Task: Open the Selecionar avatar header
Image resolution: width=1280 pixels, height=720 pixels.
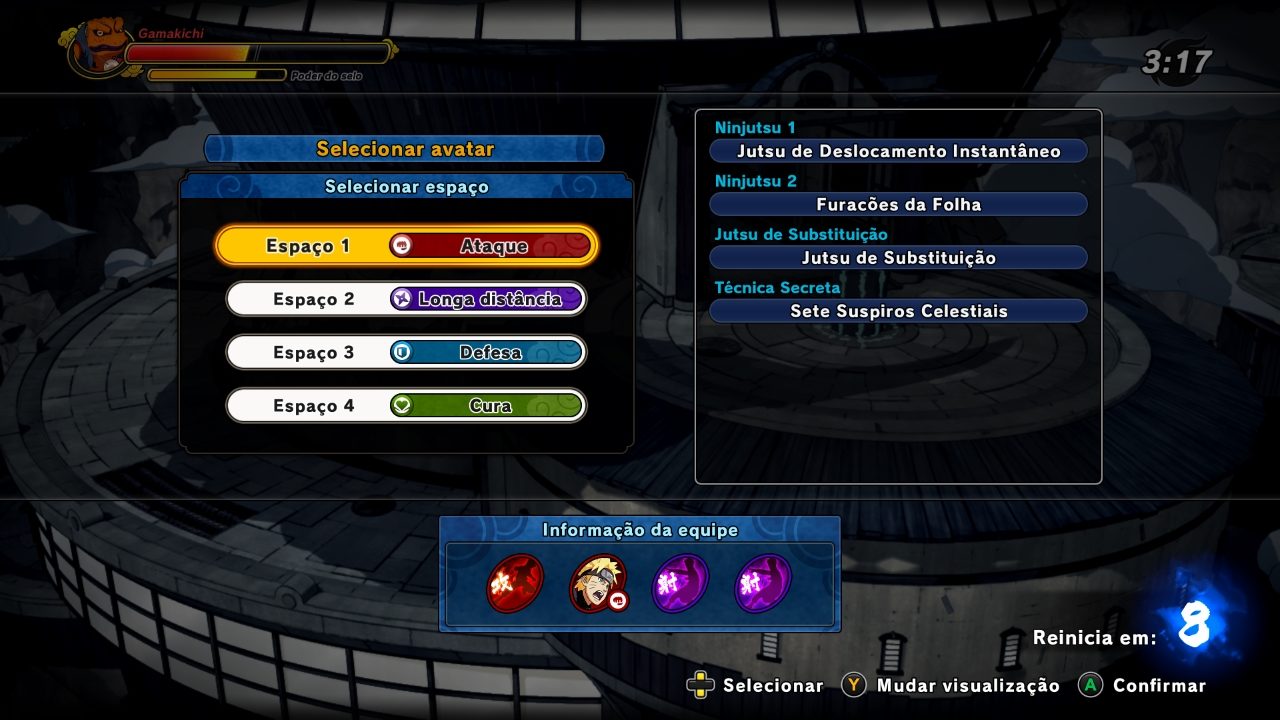Action: point(405,149)
